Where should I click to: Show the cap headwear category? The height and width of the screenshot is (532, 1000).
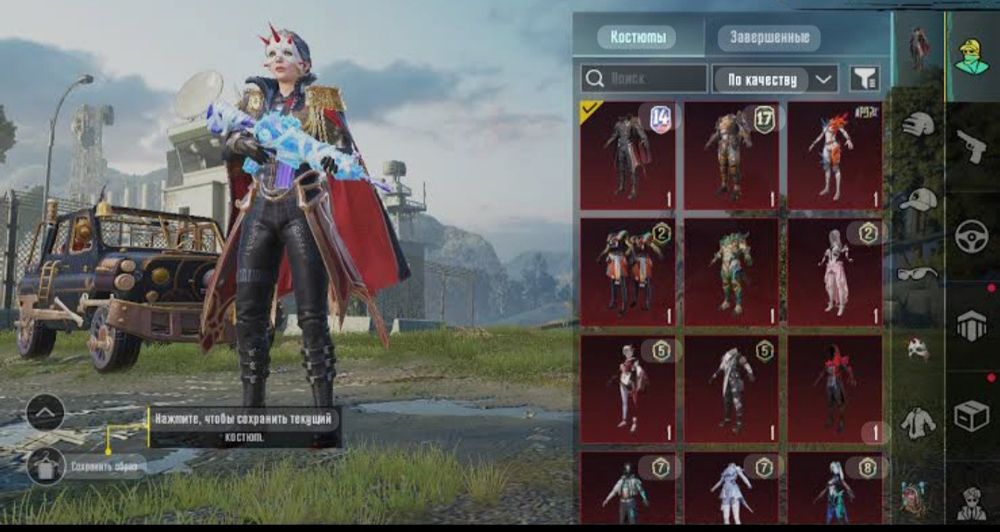917,199
